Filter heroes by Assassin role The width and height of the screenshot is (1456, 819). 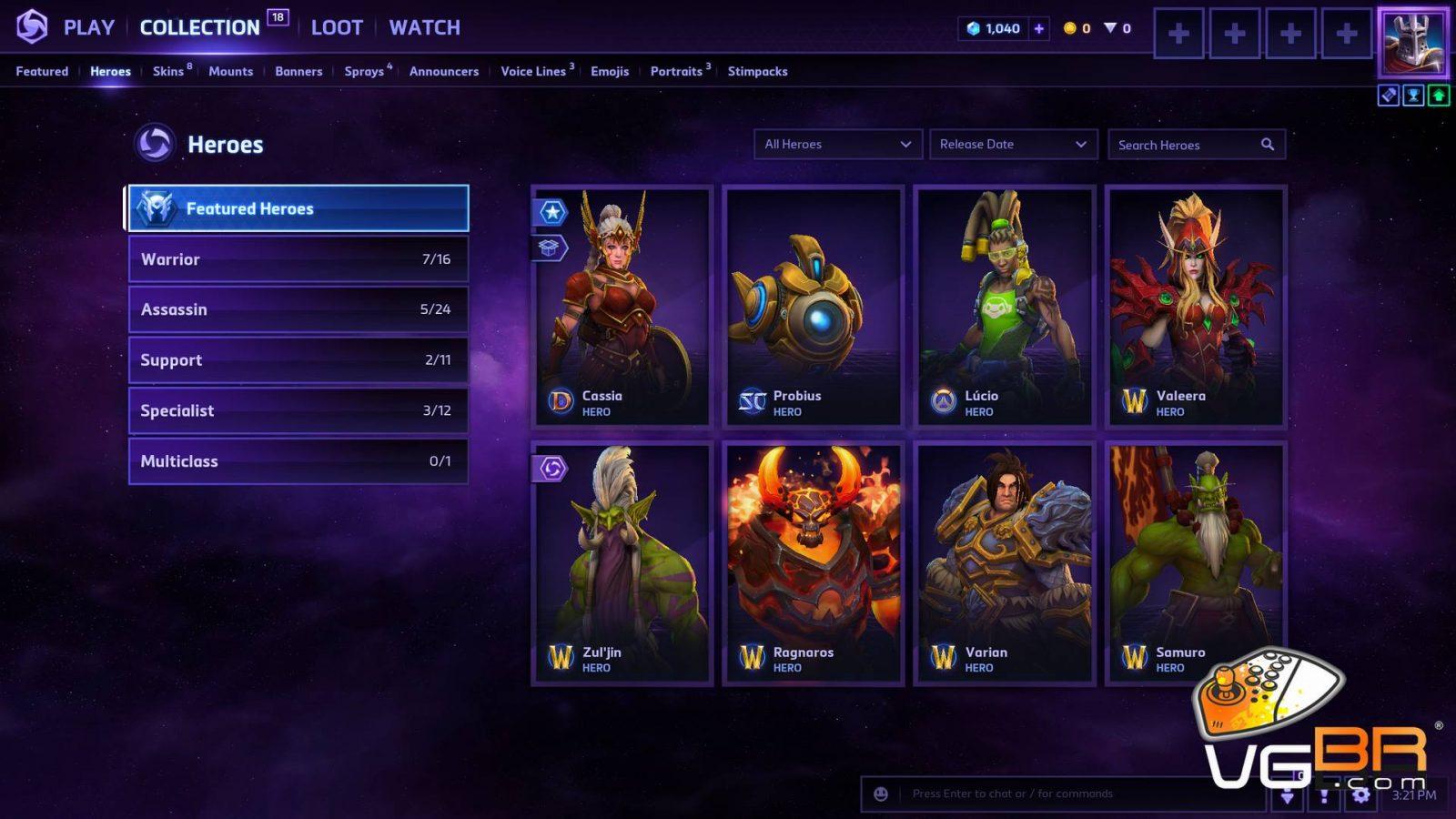(298, 309)
